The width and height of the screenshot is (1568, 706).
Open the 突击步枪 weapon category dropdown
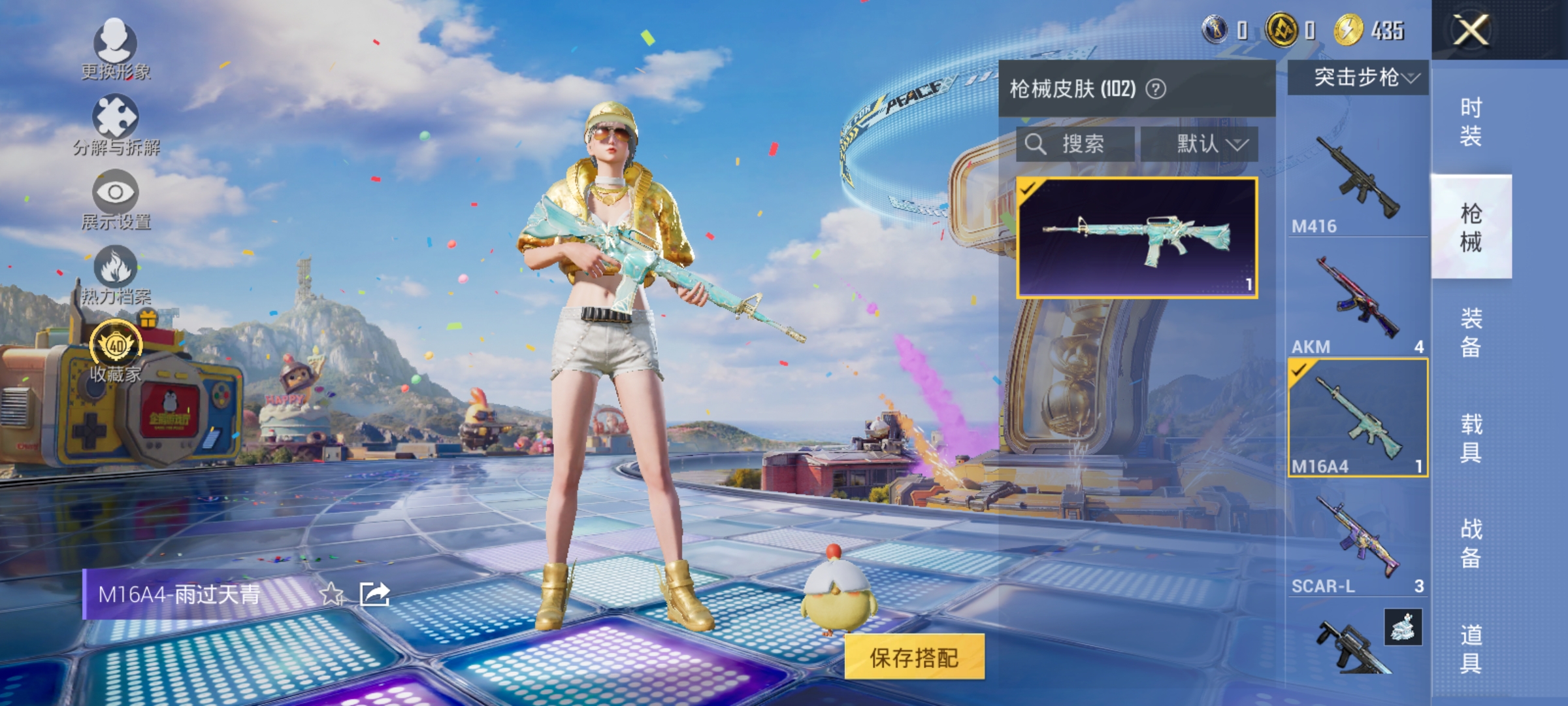coord(1351,78)
